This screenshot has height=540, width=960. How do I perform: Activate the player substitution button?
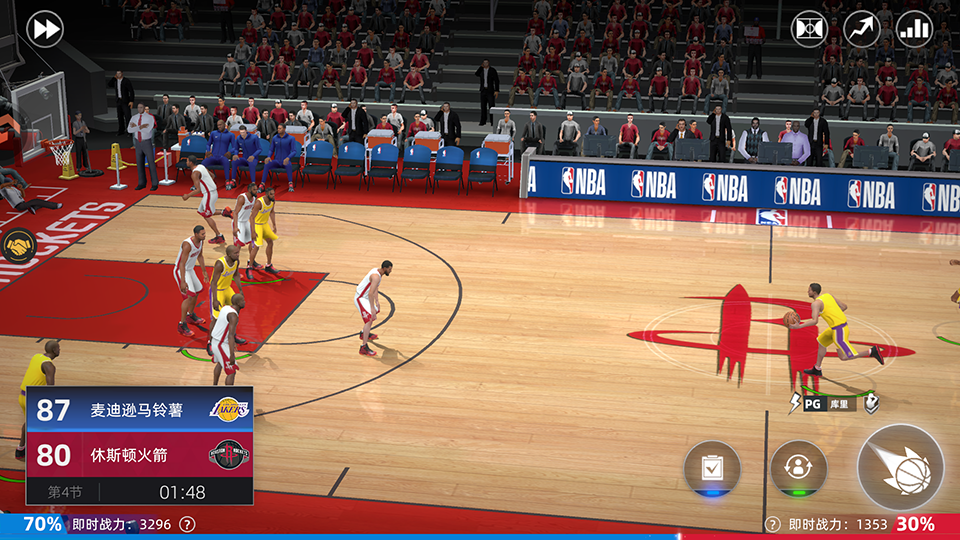(798, 468)
